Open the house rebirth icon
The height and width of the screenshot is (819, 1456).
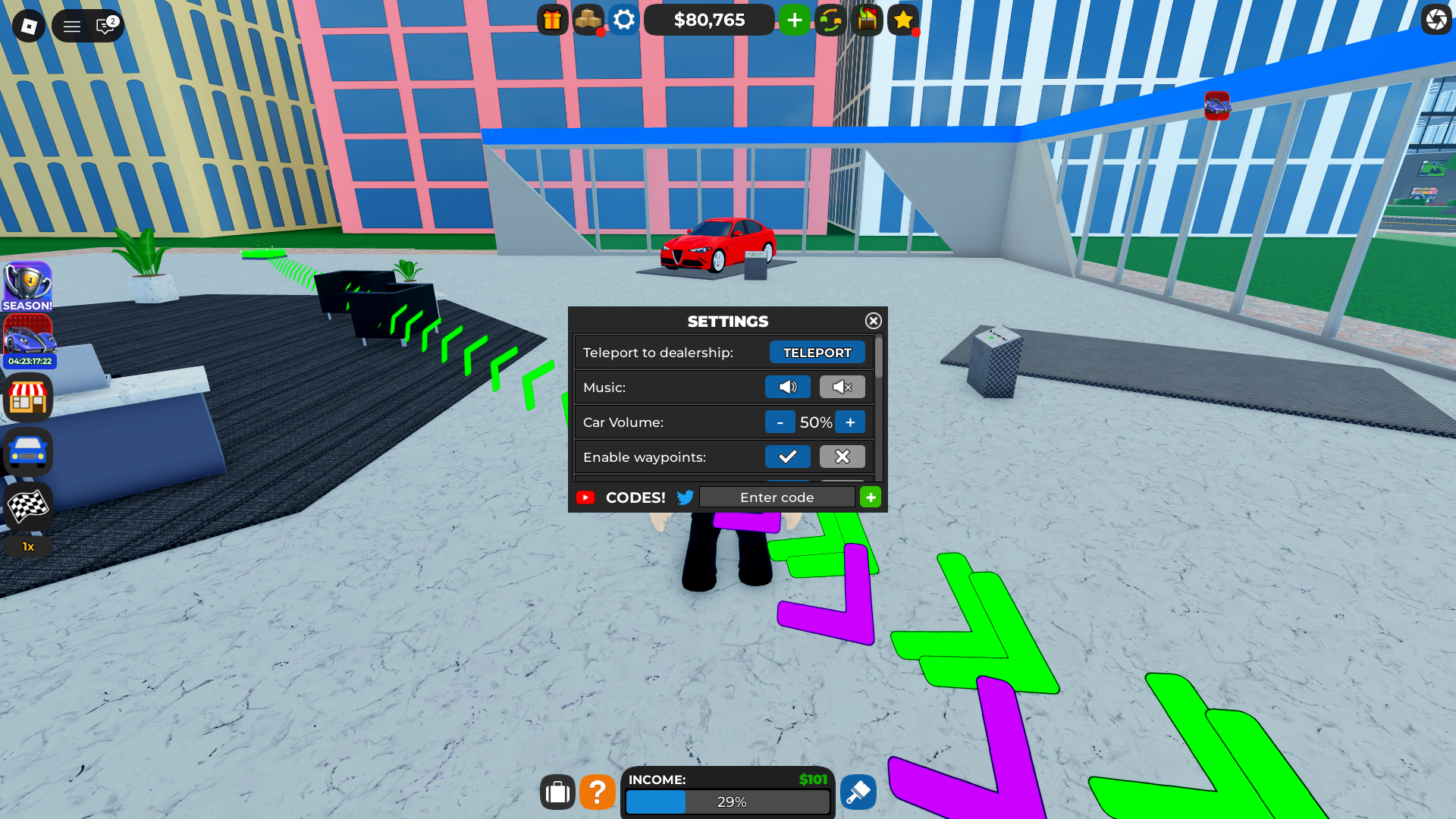(x=867, y=20)
